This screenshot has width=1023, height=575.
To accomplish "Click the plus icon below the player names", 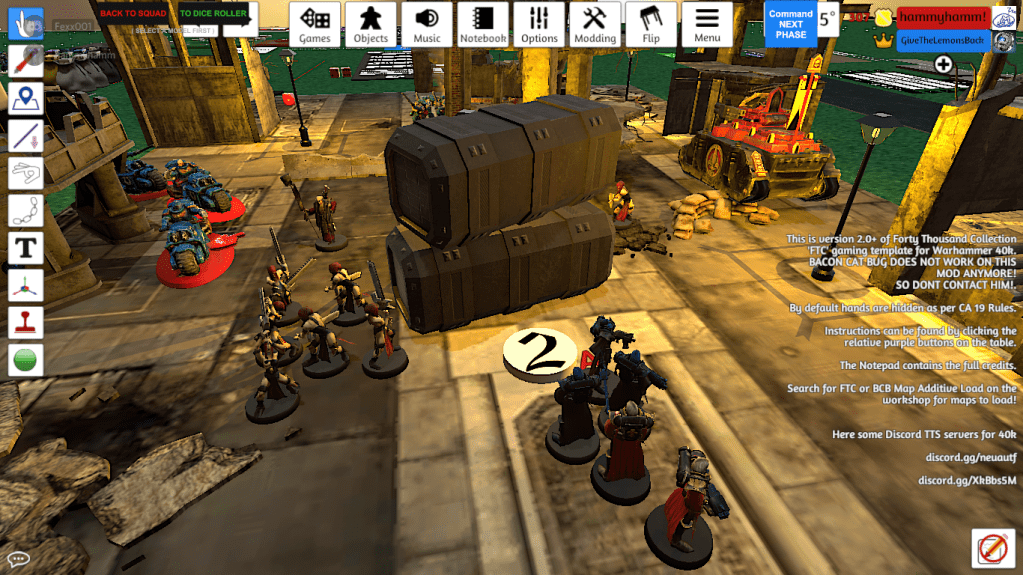I will coord(943,64).
